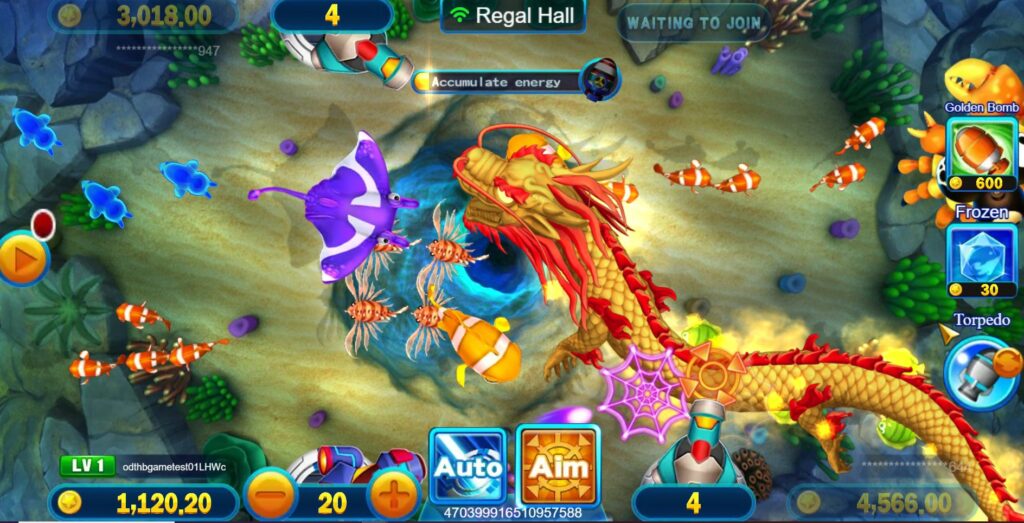This screenshot has height=523, width=1024.
Task: Use the Golden Bomb skill
Action: [x=981, y=152]
